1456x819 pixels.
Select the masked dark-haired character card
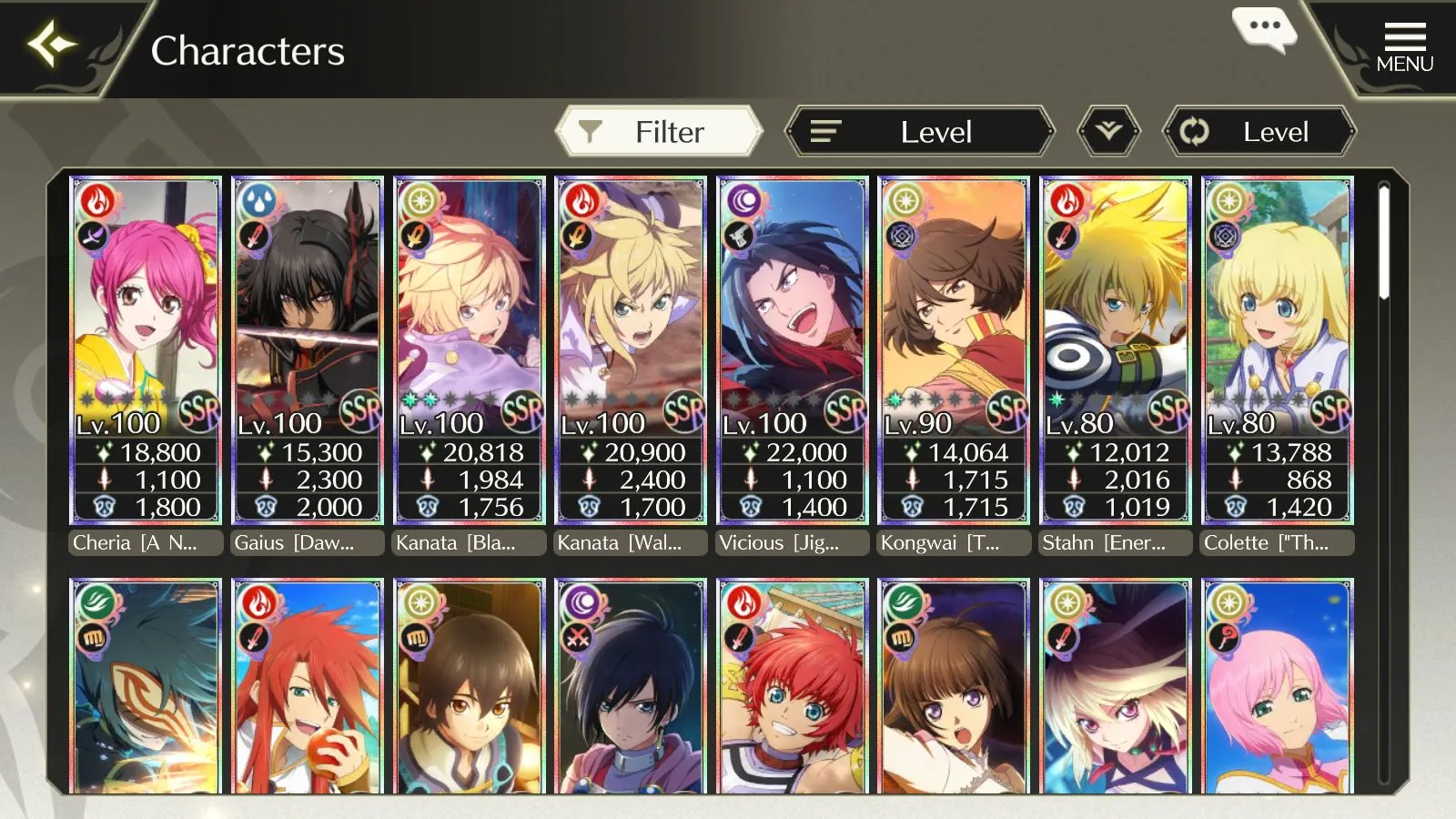147,687
